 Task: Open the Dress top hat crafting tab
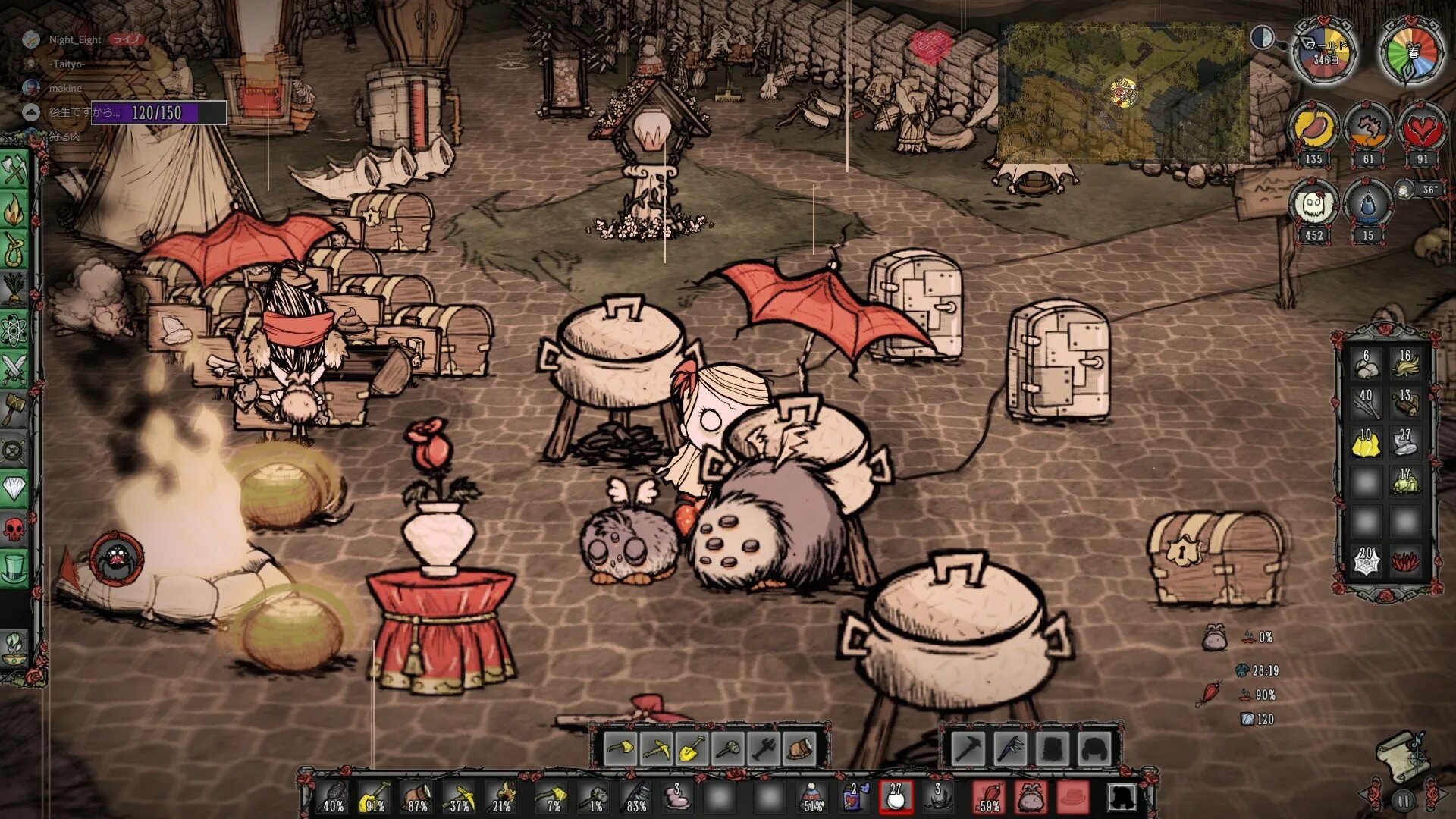coord(14,568)
